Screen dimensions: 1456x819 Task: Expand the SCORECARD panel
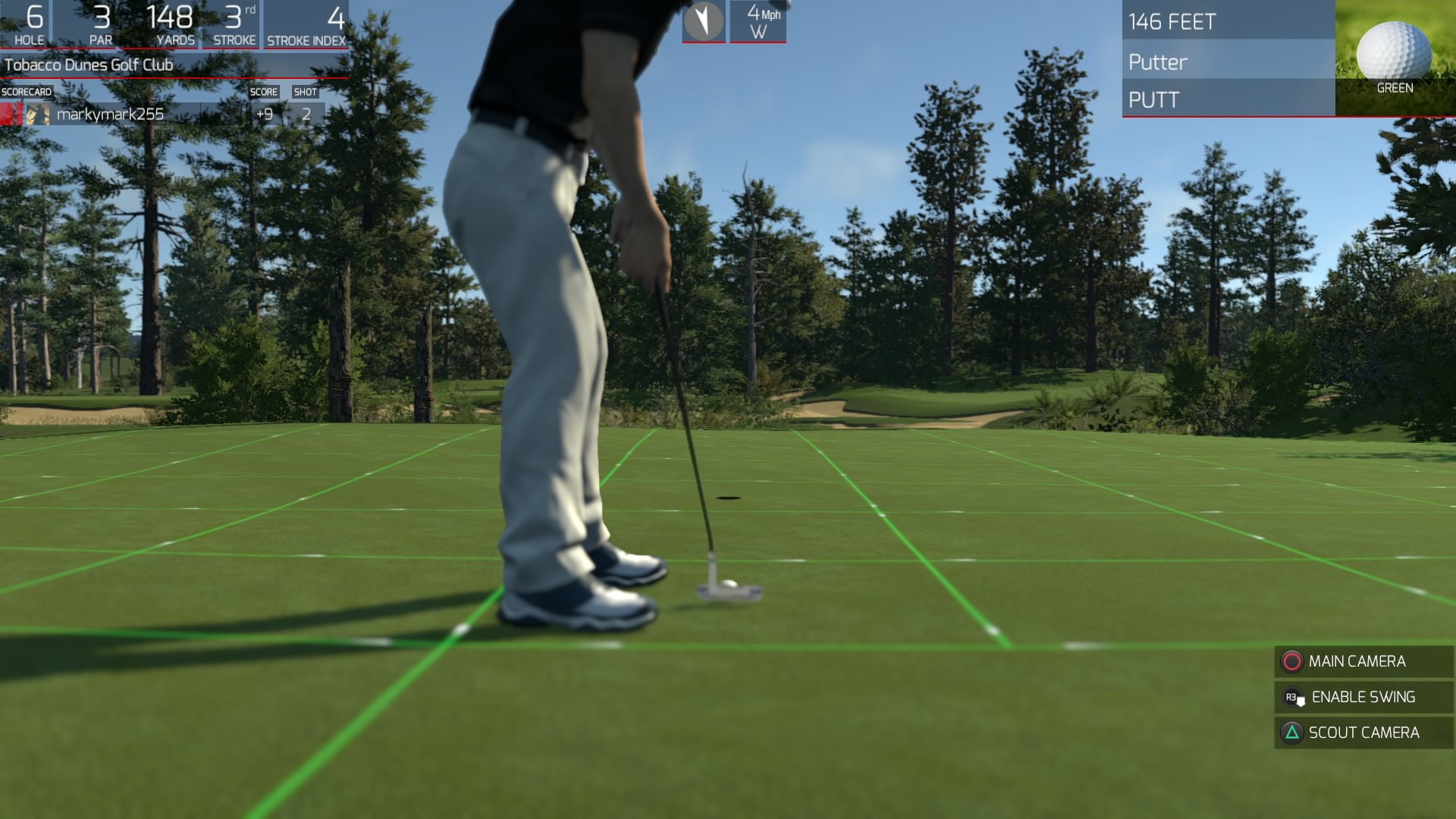point(25,90)
